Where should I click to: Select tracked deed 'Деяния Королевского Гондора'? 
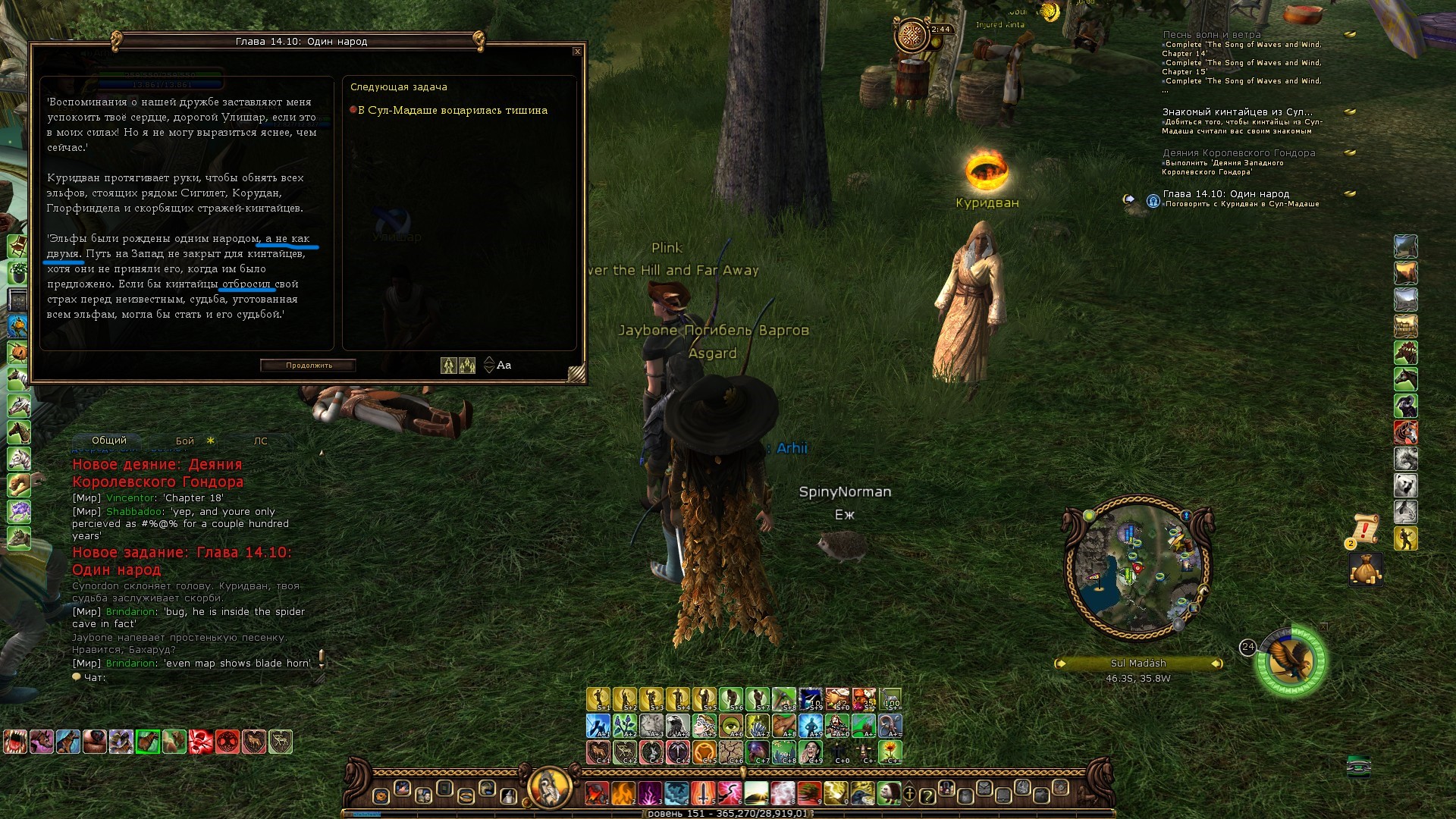click(1238, 153)
